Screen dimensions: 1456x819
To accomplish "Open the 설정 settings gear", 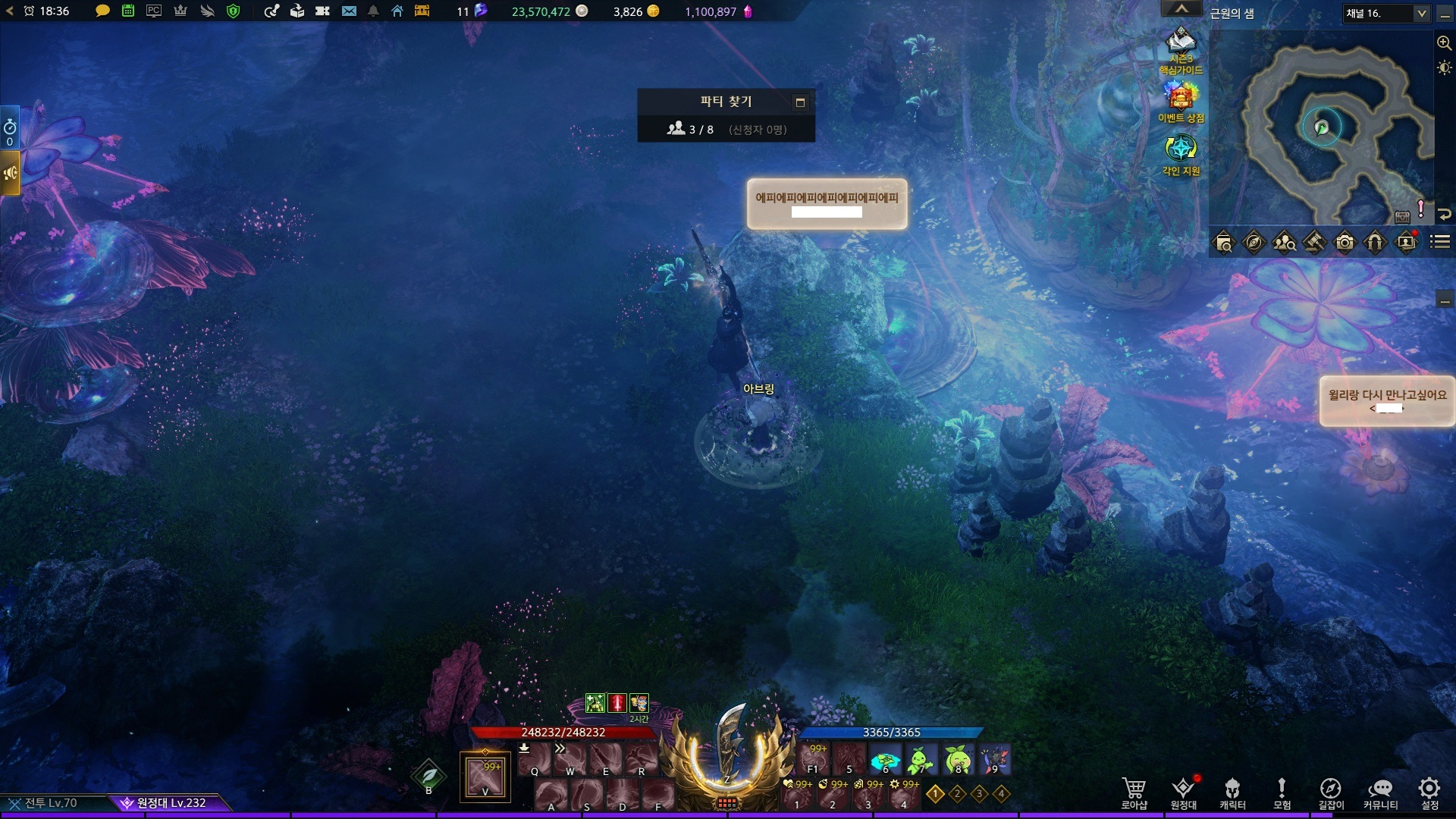I will pos(1429,792).
